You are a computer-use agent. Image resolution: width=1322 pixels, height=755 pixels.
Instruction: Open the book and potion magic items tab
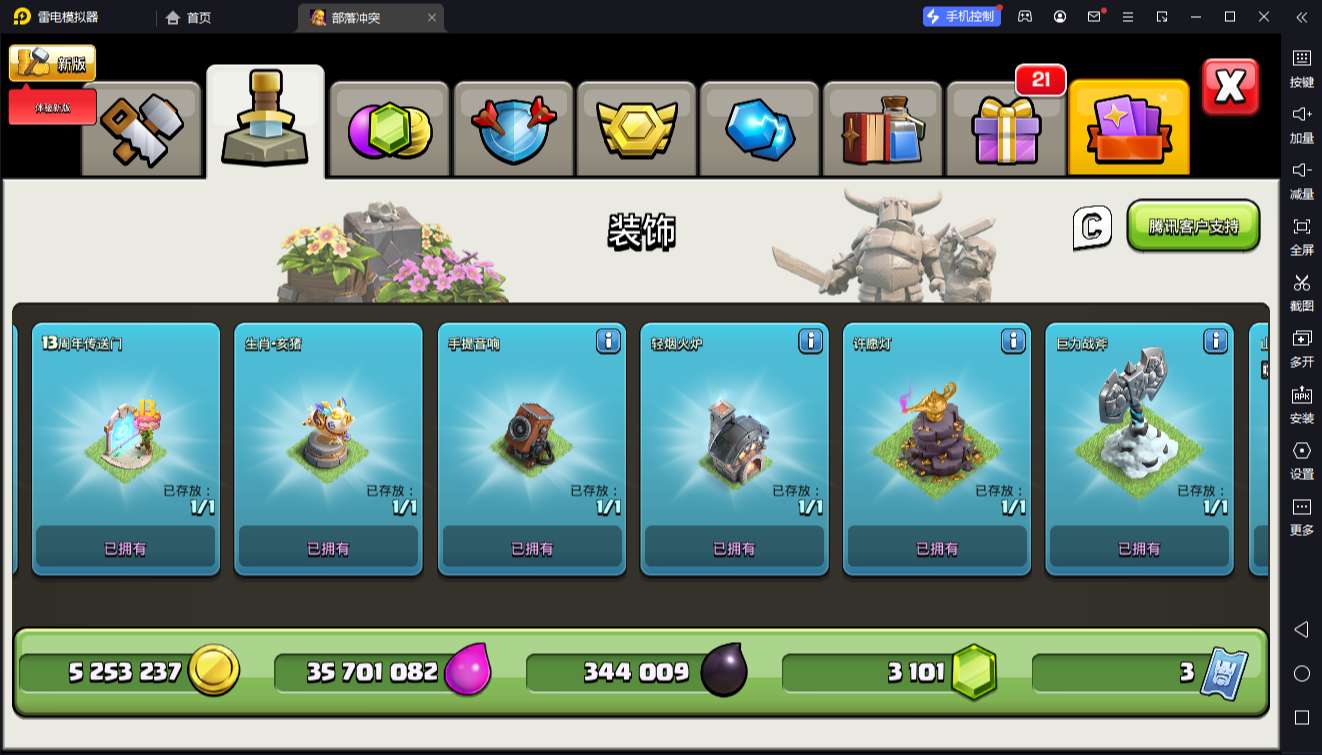pyautogui.click(x=883, y=130)
